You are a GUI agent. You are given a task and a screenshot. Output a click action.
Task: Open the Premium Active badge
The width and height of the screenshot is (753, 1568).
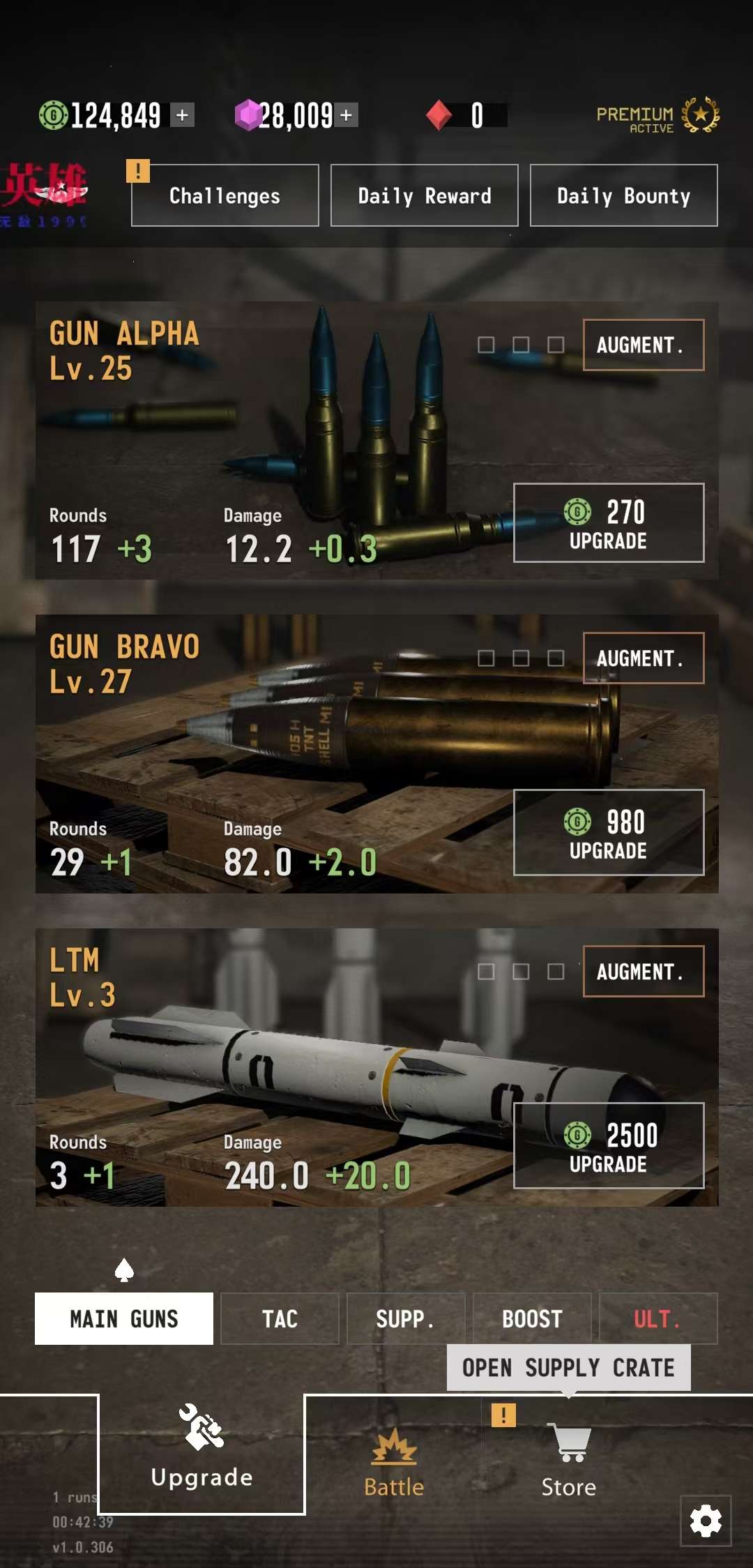click(x=657, y=116)
